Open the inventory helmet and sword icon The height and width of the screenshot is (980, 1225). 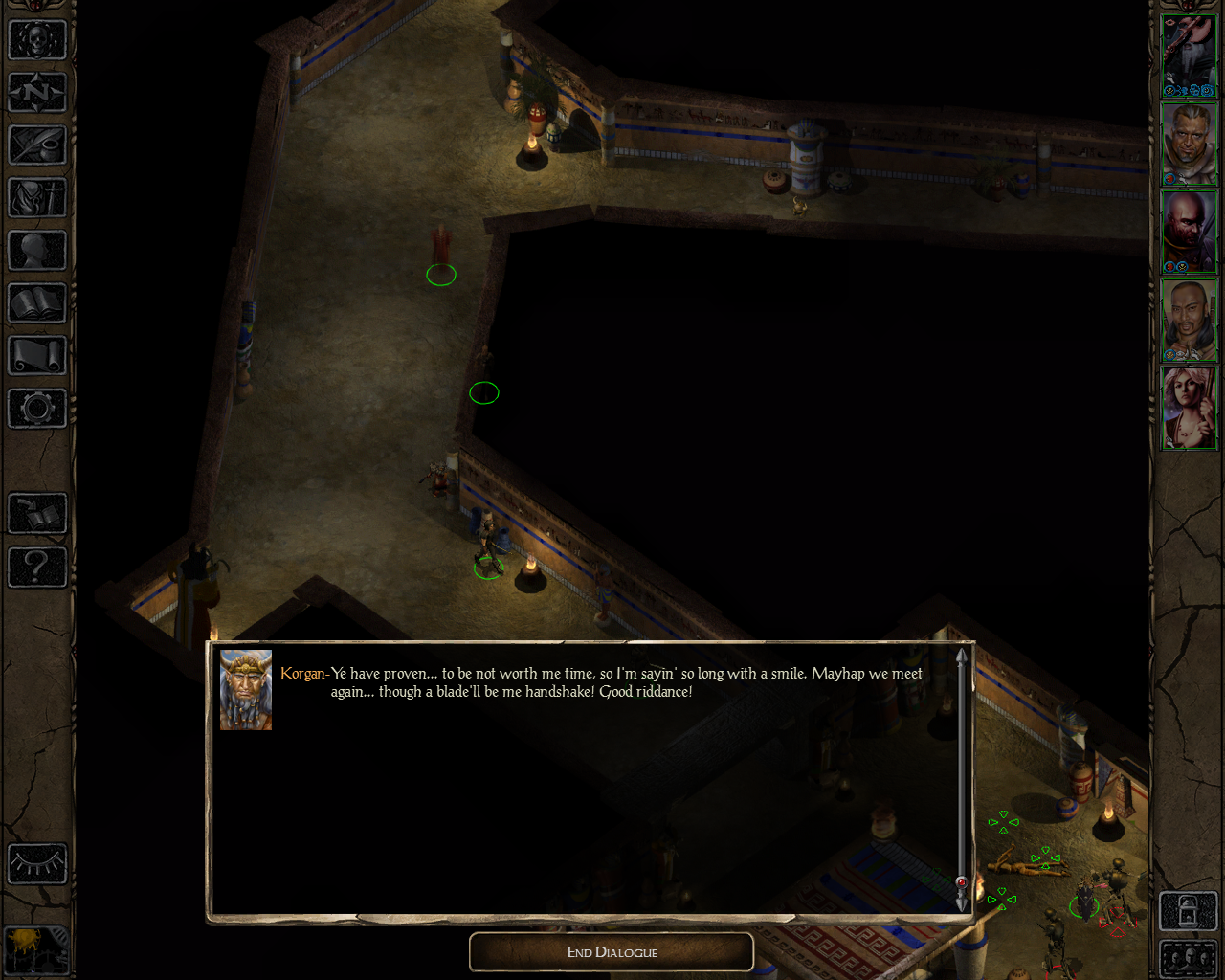(37, 198)
